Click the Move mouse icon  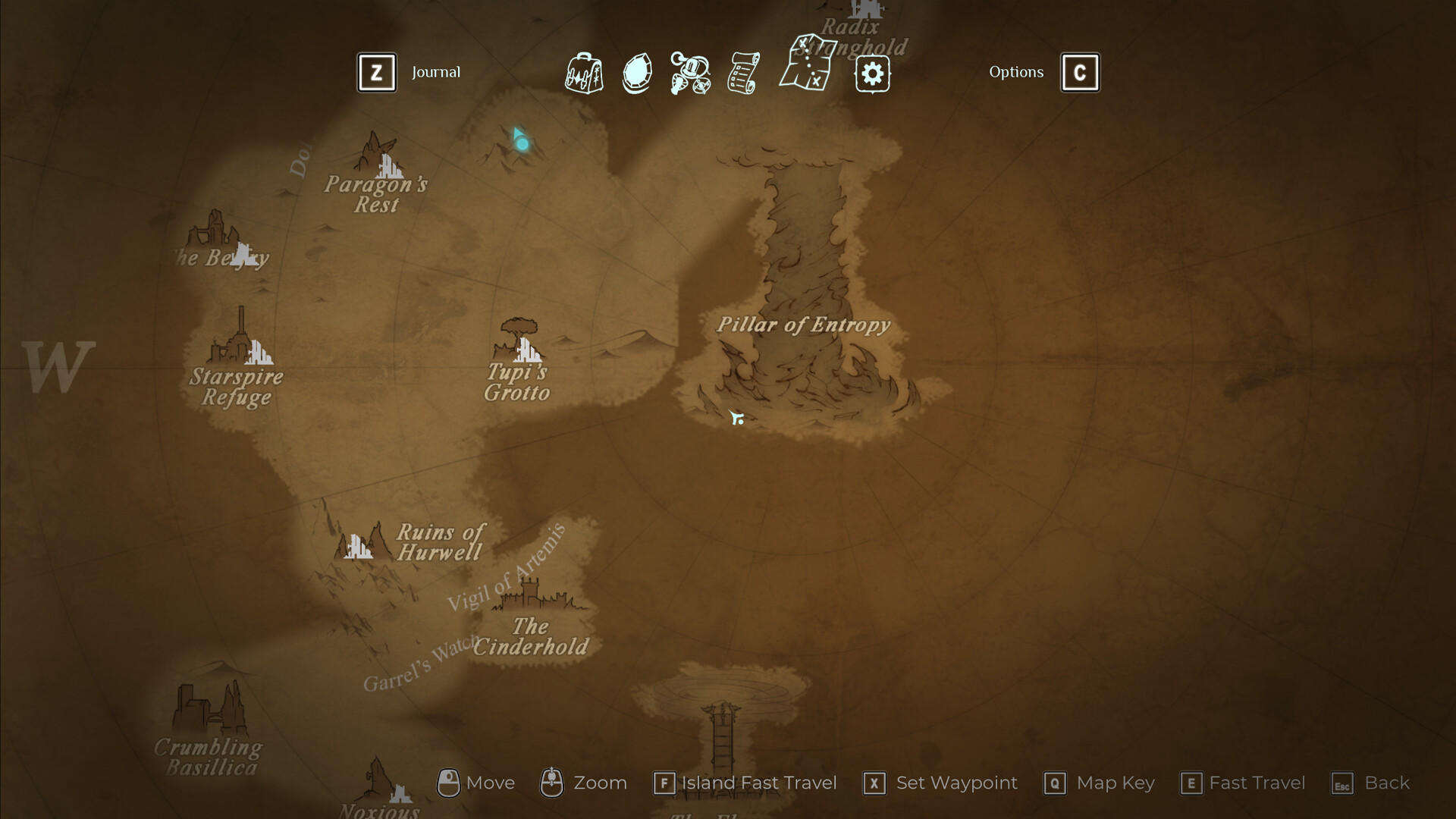[x=449, y=782]
